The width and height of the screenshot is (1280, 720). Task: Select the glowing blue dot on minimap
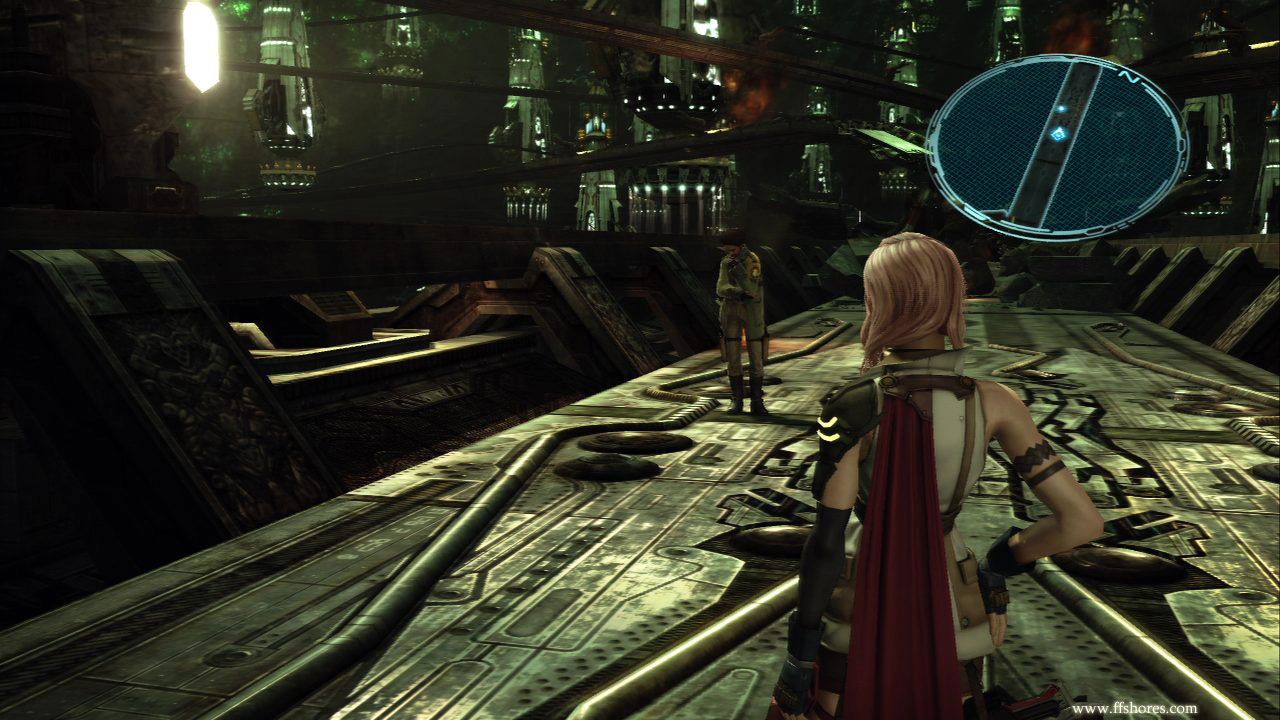(1060, 106)
